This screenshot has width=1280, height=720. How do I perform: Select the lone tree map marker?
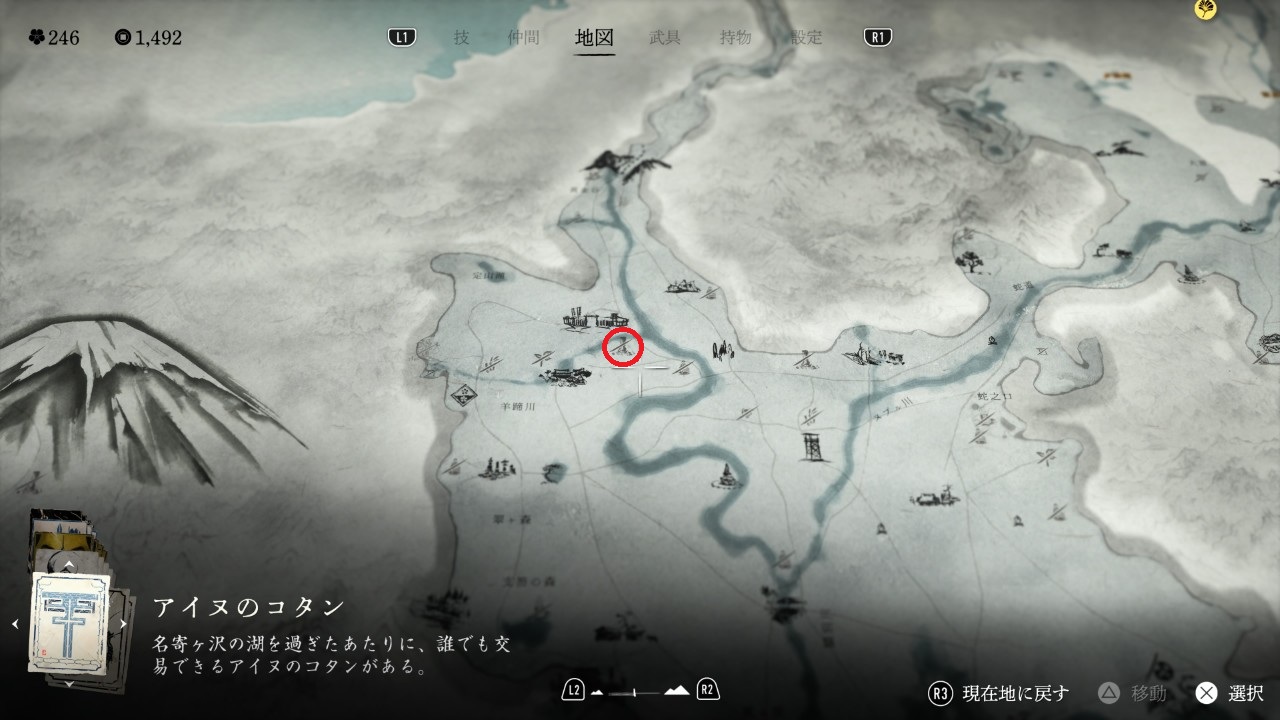[x=968, y=262]
